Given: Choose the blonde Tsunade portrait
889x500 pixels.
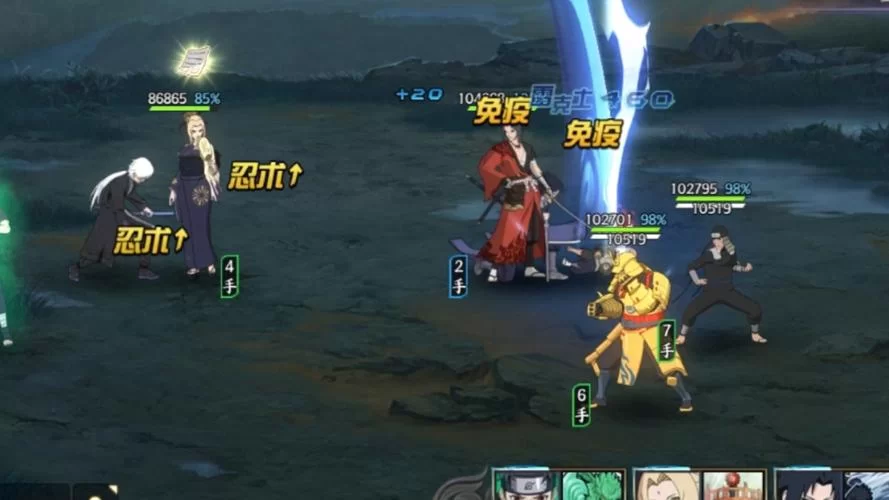Looking at the screenshot, I should click(666, 486).
